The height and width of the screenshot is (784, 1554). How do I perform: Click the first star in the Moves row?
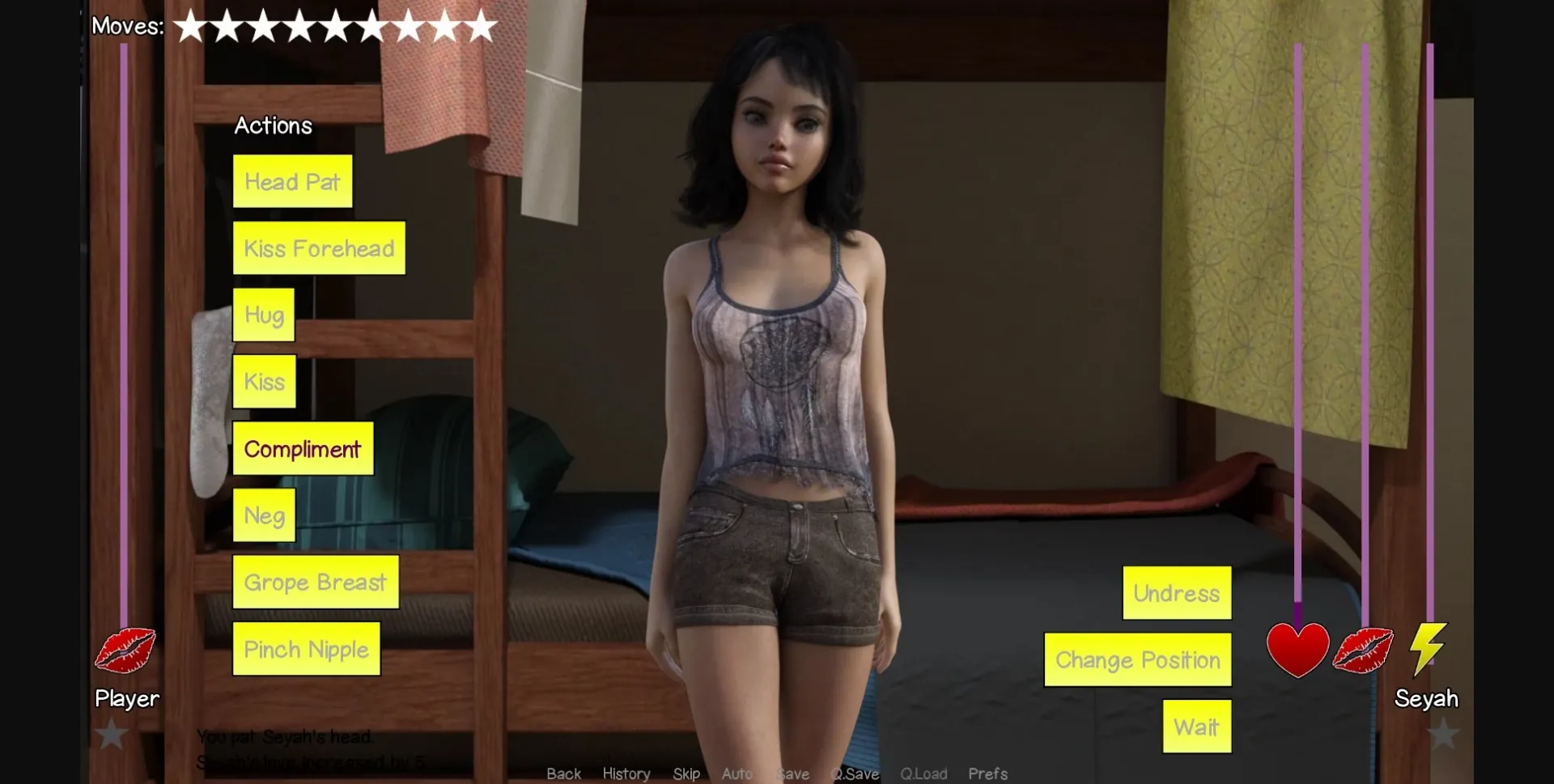pos(192,25)
